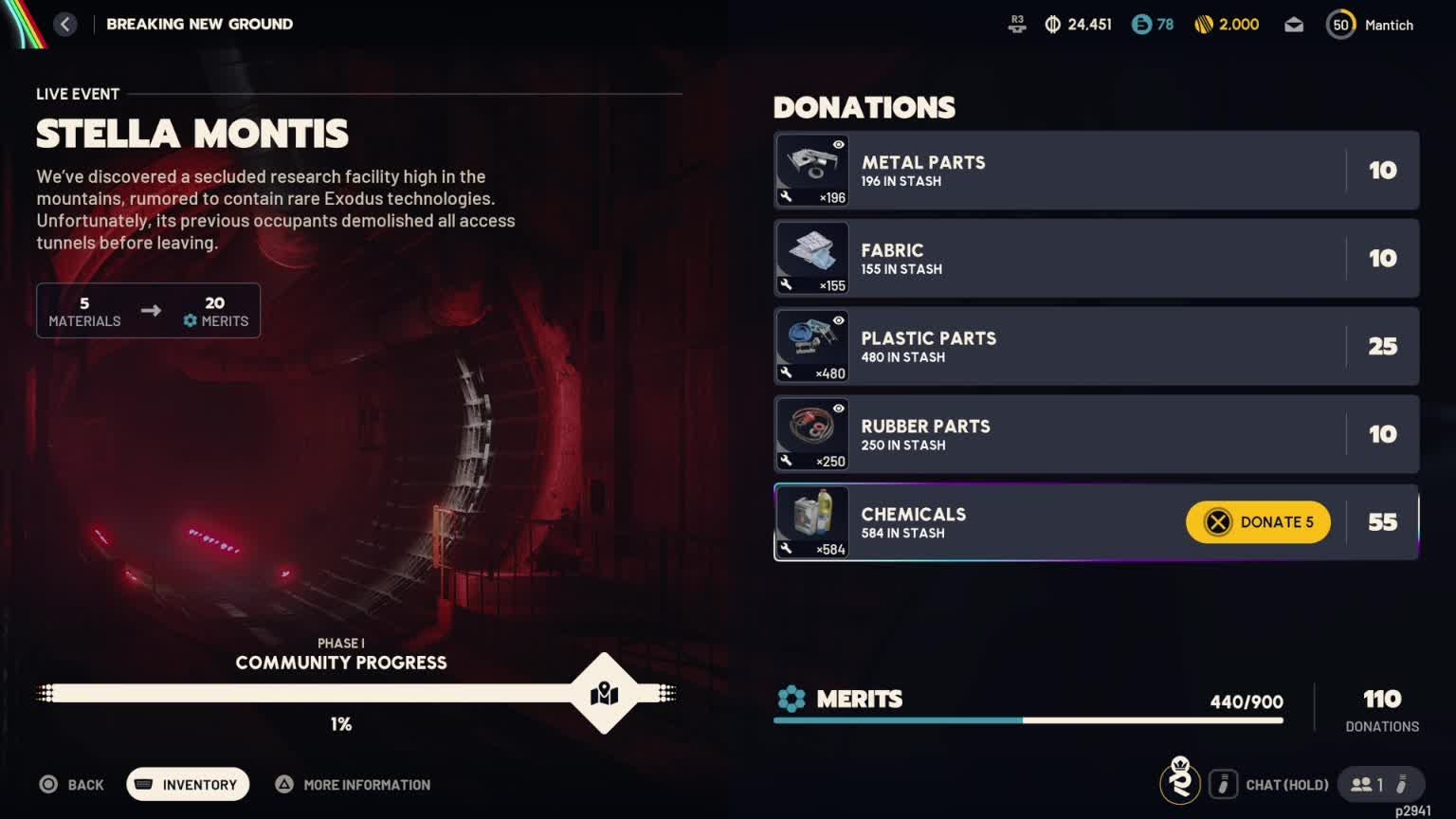The height and width of the screenshot is (819, 1456).
Task: Click the community progress map marker
Action: pyautogui.click(x=604, y=694)
